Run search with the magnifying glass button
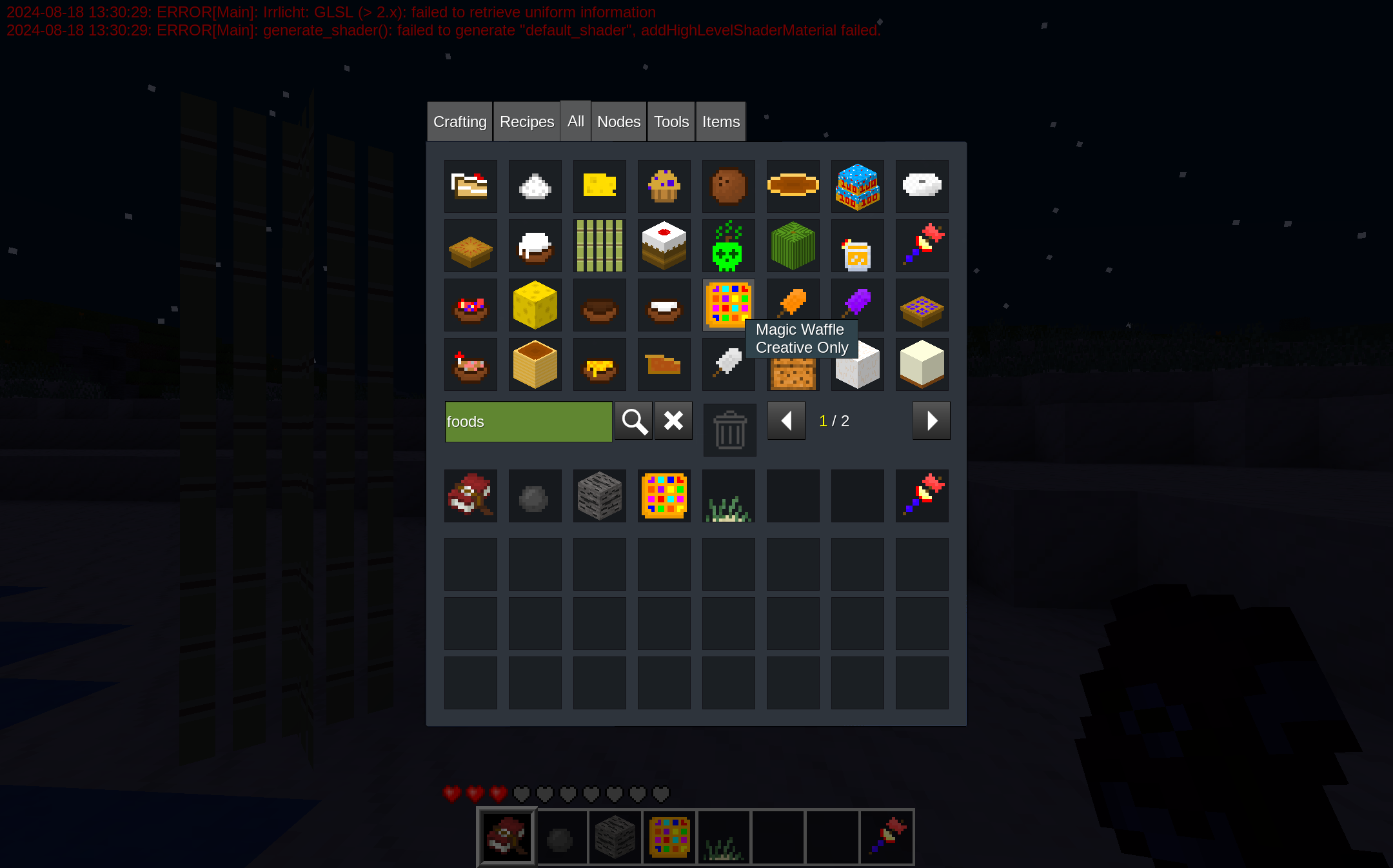The image size is (1393, 868). click(633, 421)
